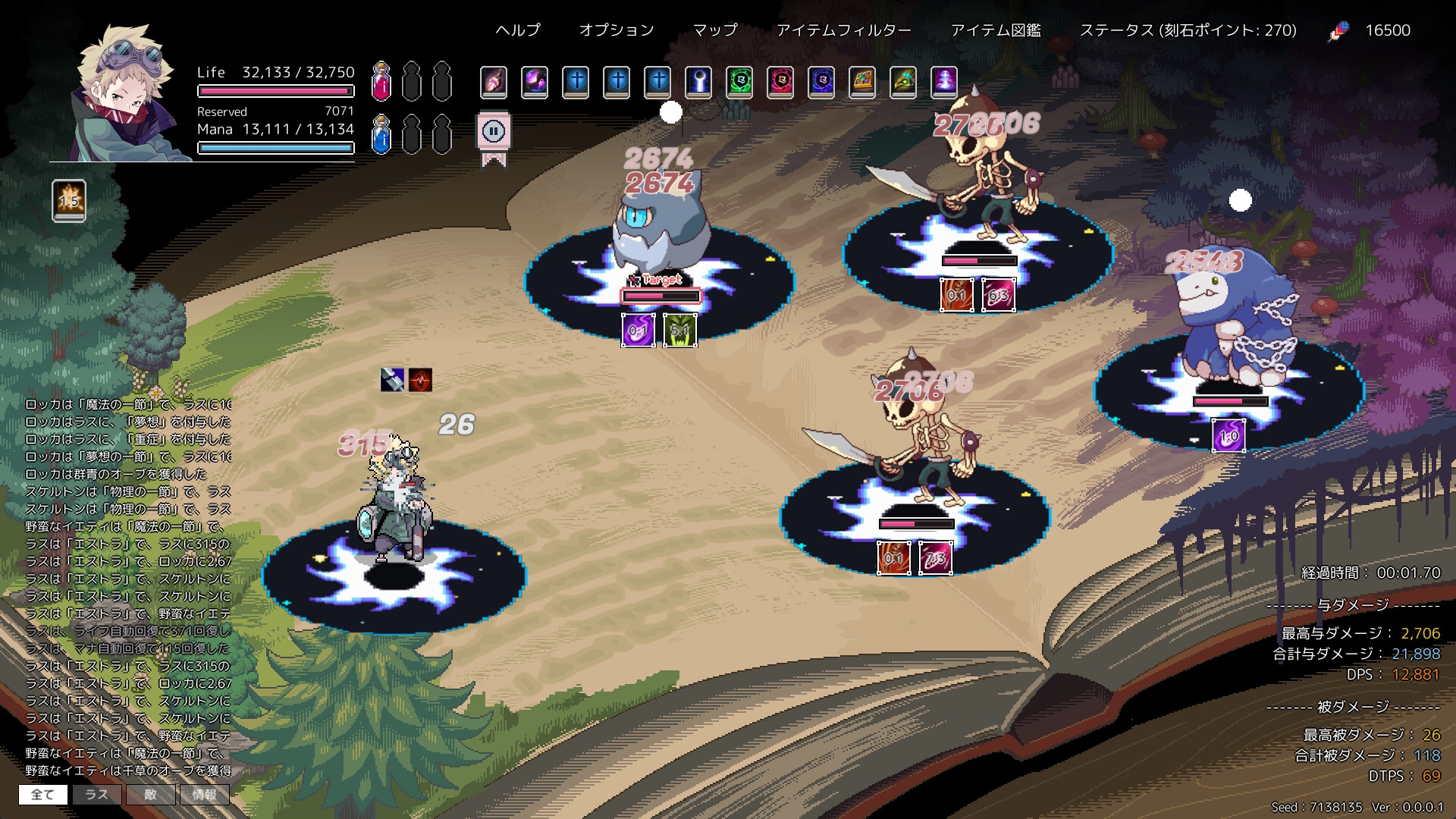
Task: Choose the golden jeweled tablet skill book
Action: 862,81
